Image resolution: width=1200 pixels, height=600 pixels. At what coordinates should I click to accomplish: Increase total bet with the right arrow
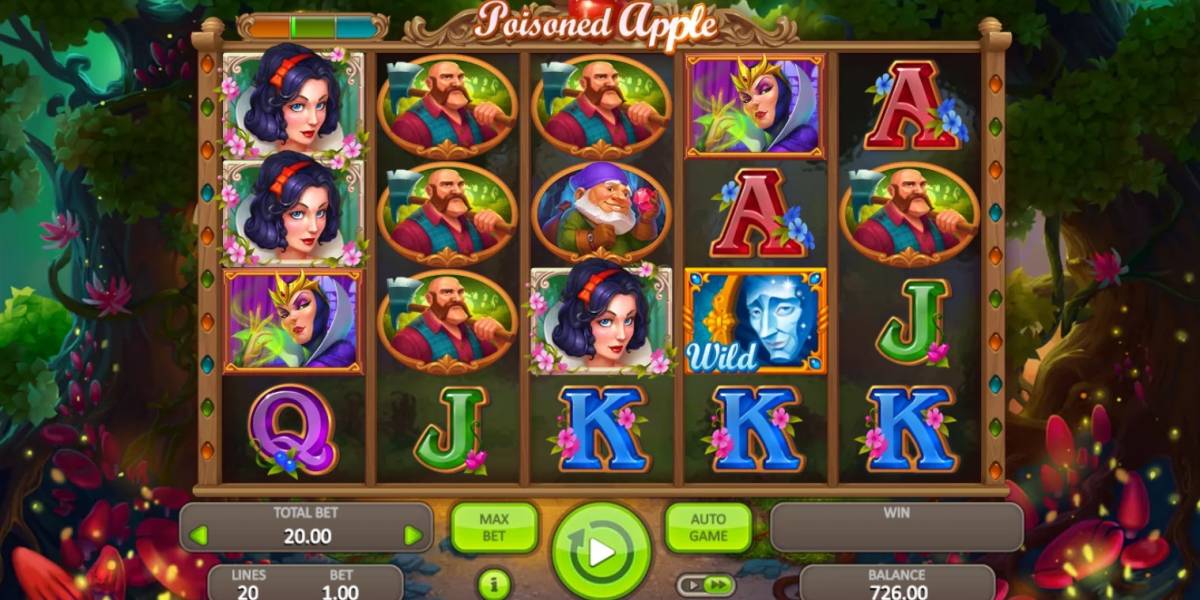pos(412,535)
